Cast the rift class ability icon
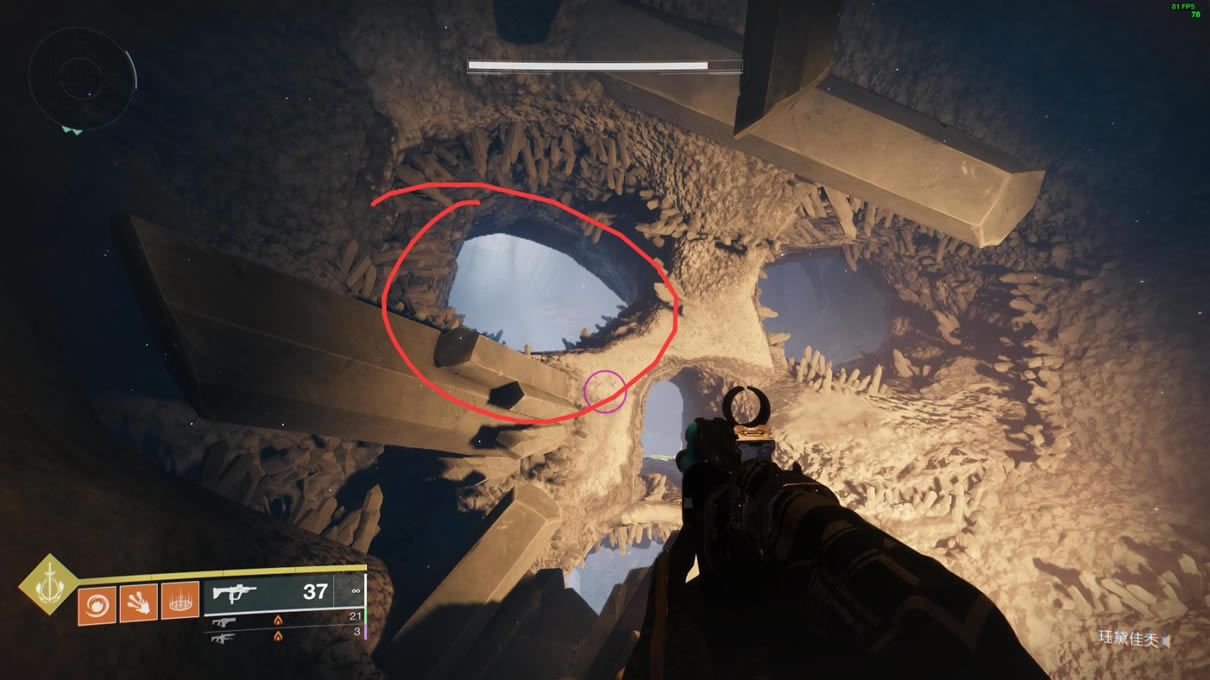Viewport: 1210px width, 680px height. (179, 603)
